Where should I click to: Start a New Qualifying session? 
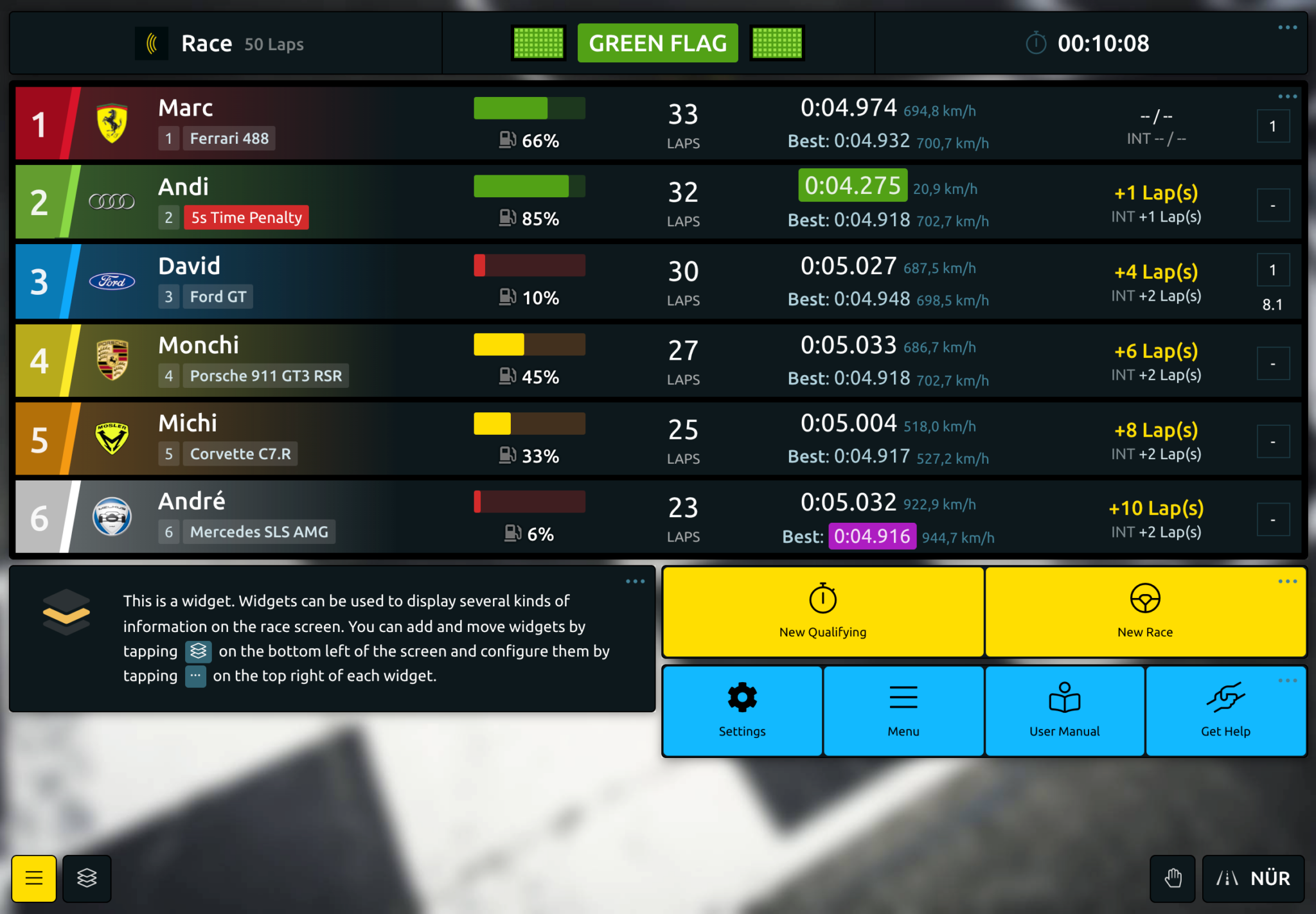(822, 610)
